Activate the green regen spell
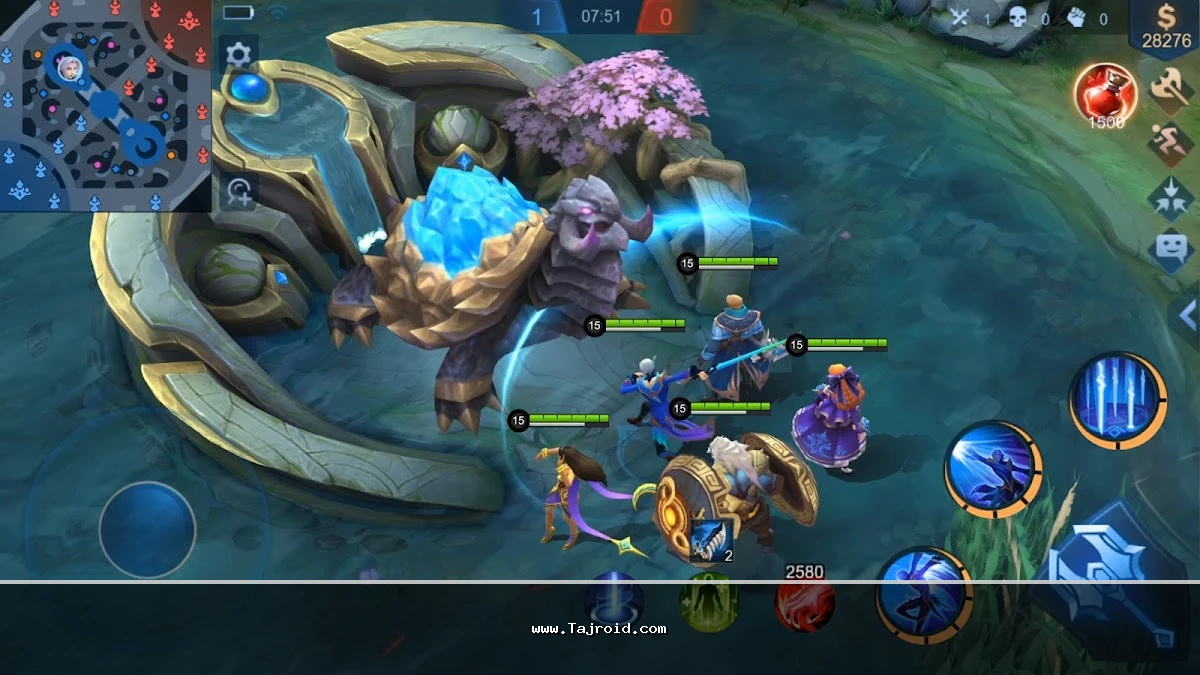The width and height of the screenshot is (1200, 675). [x=709, y=602]
